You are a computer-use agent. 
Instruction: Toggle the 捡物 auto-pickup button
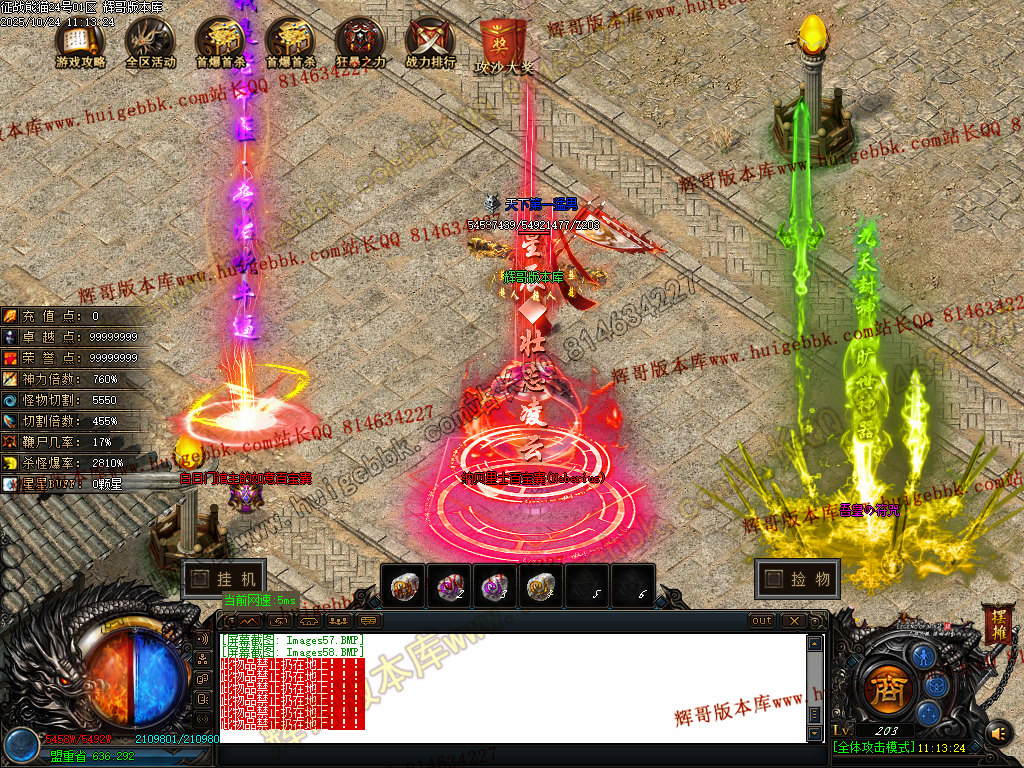[x=797, y=579]
